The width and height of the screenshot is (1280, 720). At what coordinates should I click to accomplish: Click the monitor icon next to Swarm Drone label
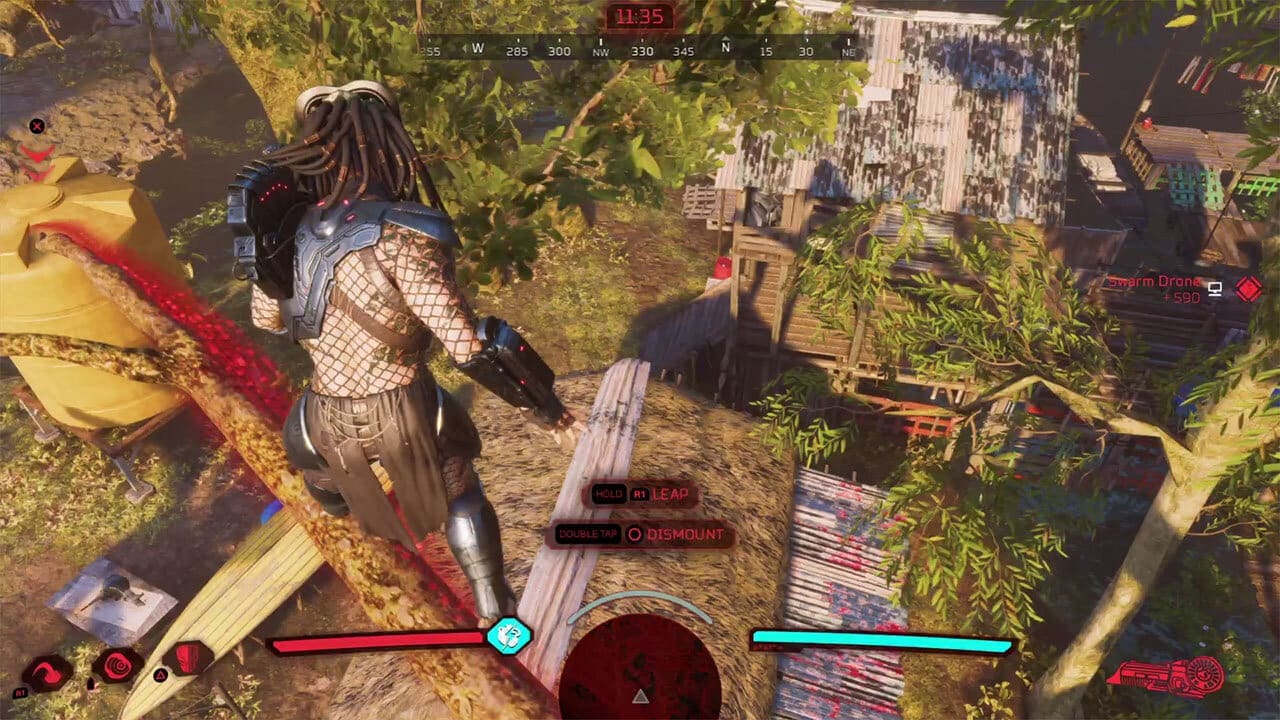(1214, 288)
